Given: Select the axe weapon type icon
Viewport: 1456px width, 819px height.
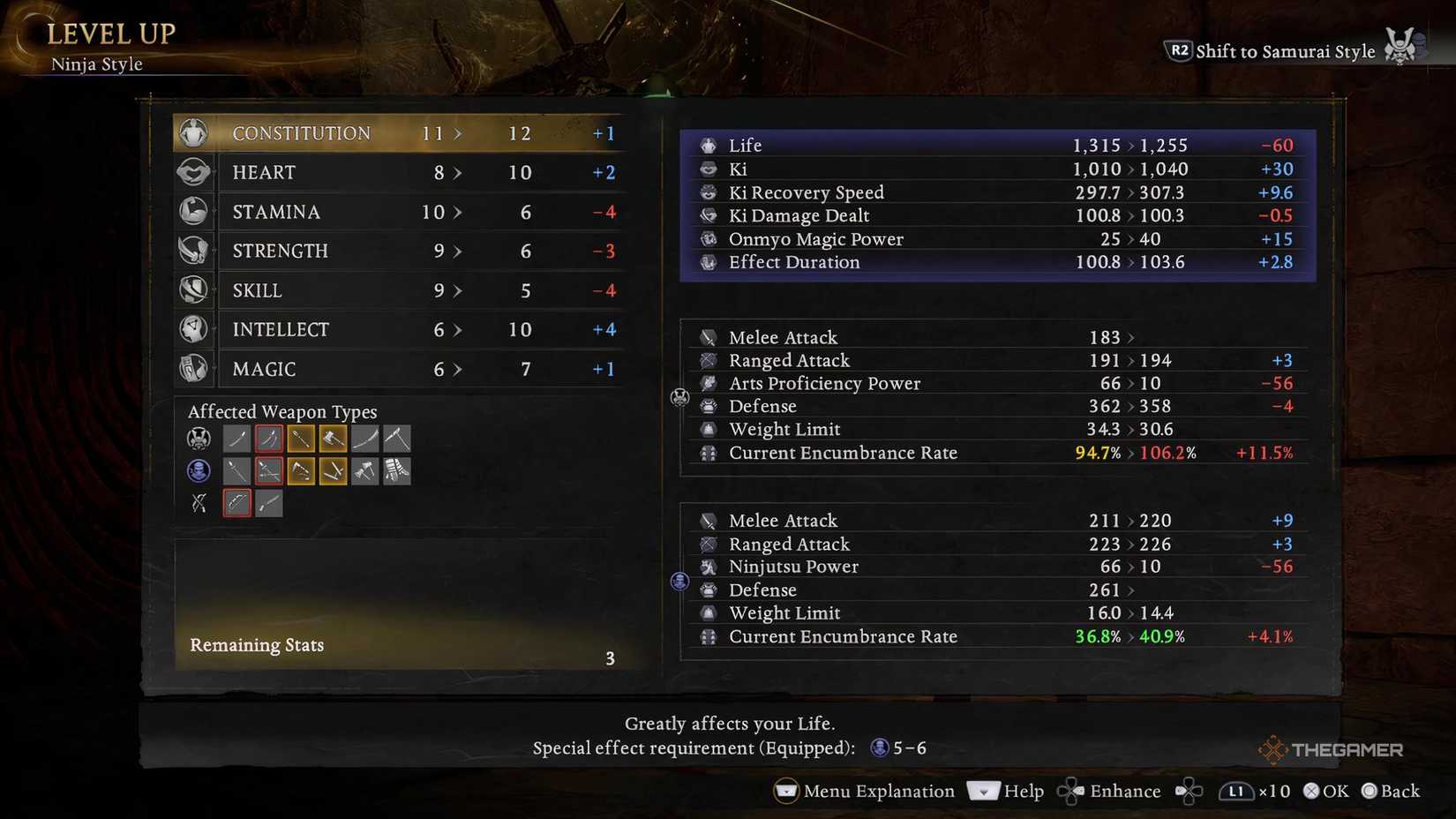Looking at the screenshot, I should pos(333,438).
